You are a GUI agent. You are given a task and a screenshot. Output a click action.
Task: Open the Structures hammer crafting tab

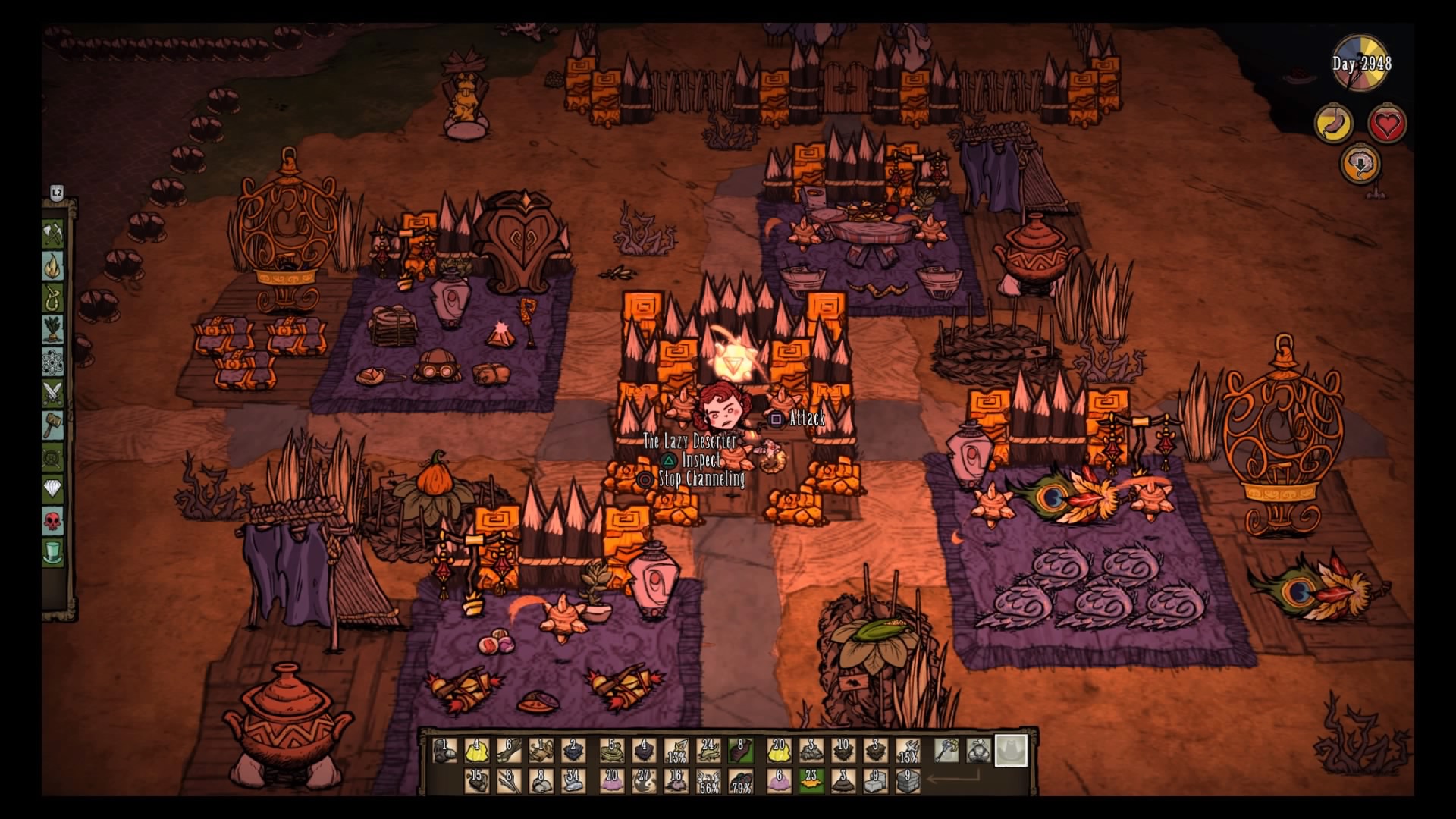pos(53,425)
